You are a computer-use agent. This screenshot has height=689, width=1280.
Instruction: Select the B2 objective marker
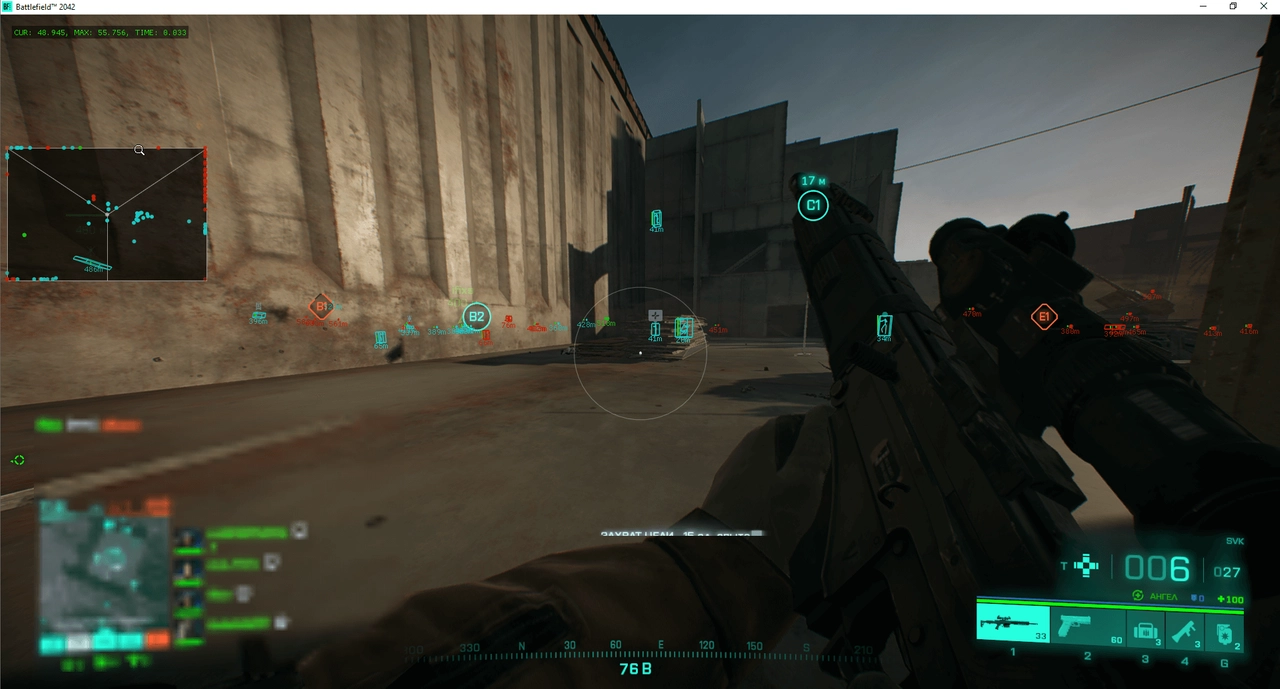pos(477,317)
